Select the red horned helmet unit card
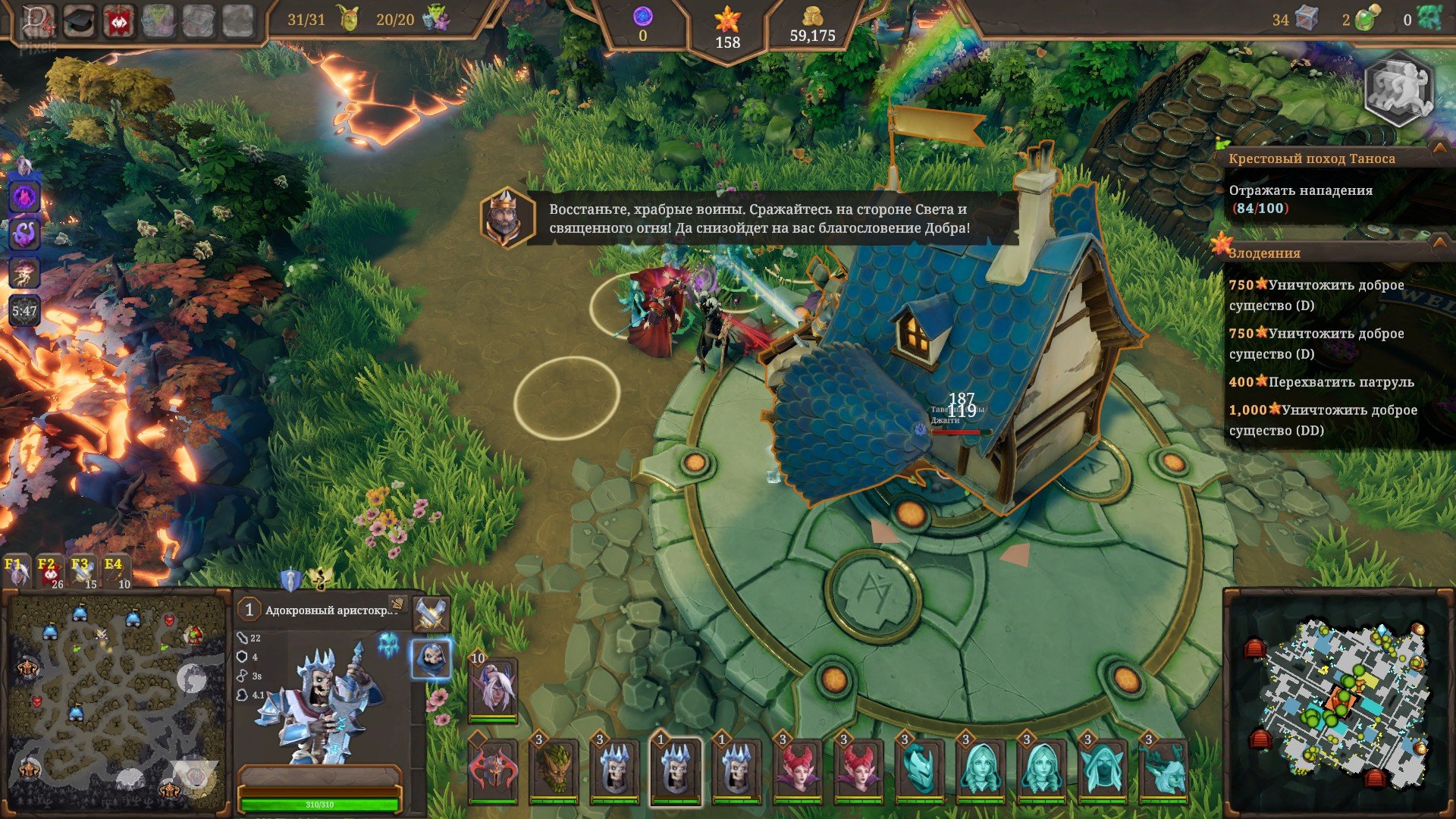 tap(493, 770)
